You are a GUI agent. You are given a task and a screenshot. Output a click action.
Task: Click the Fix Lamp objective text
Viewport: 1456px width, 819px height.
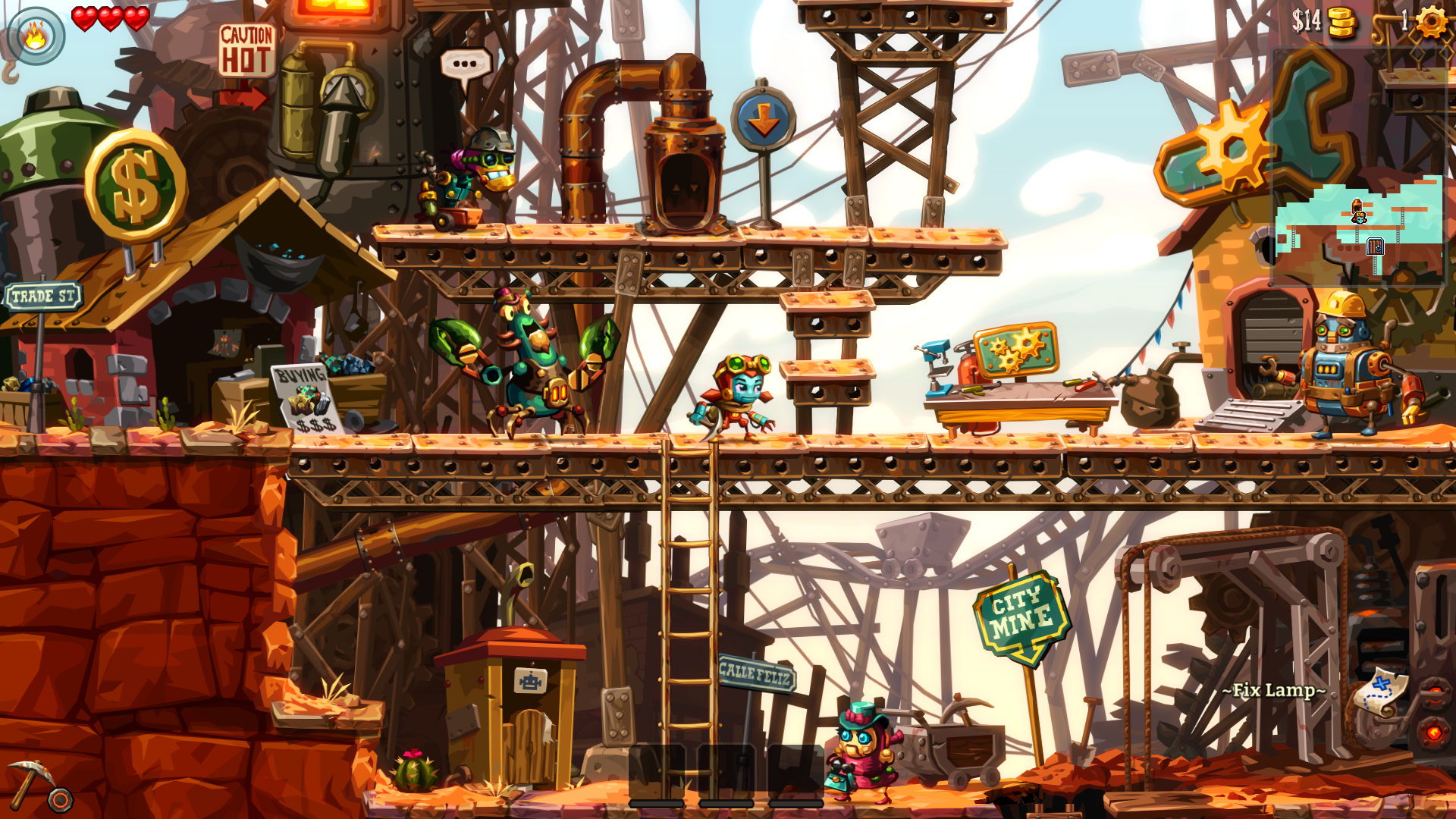1273,691
